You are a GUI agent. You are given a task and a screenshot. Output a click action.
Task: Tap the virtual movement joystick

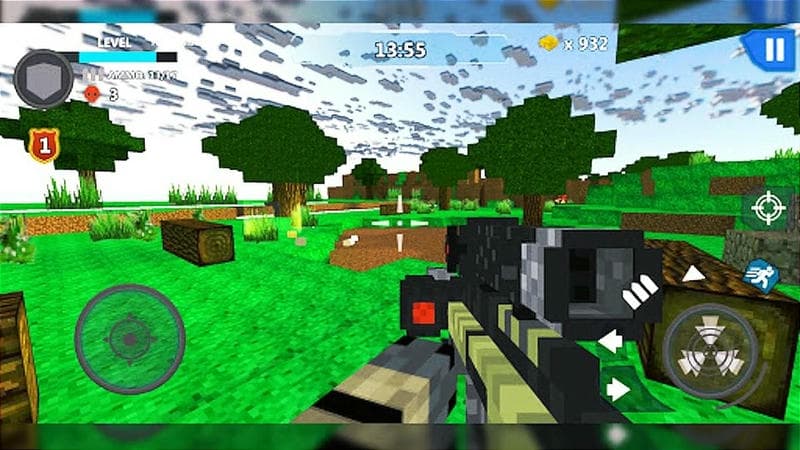tap(129, 339)
